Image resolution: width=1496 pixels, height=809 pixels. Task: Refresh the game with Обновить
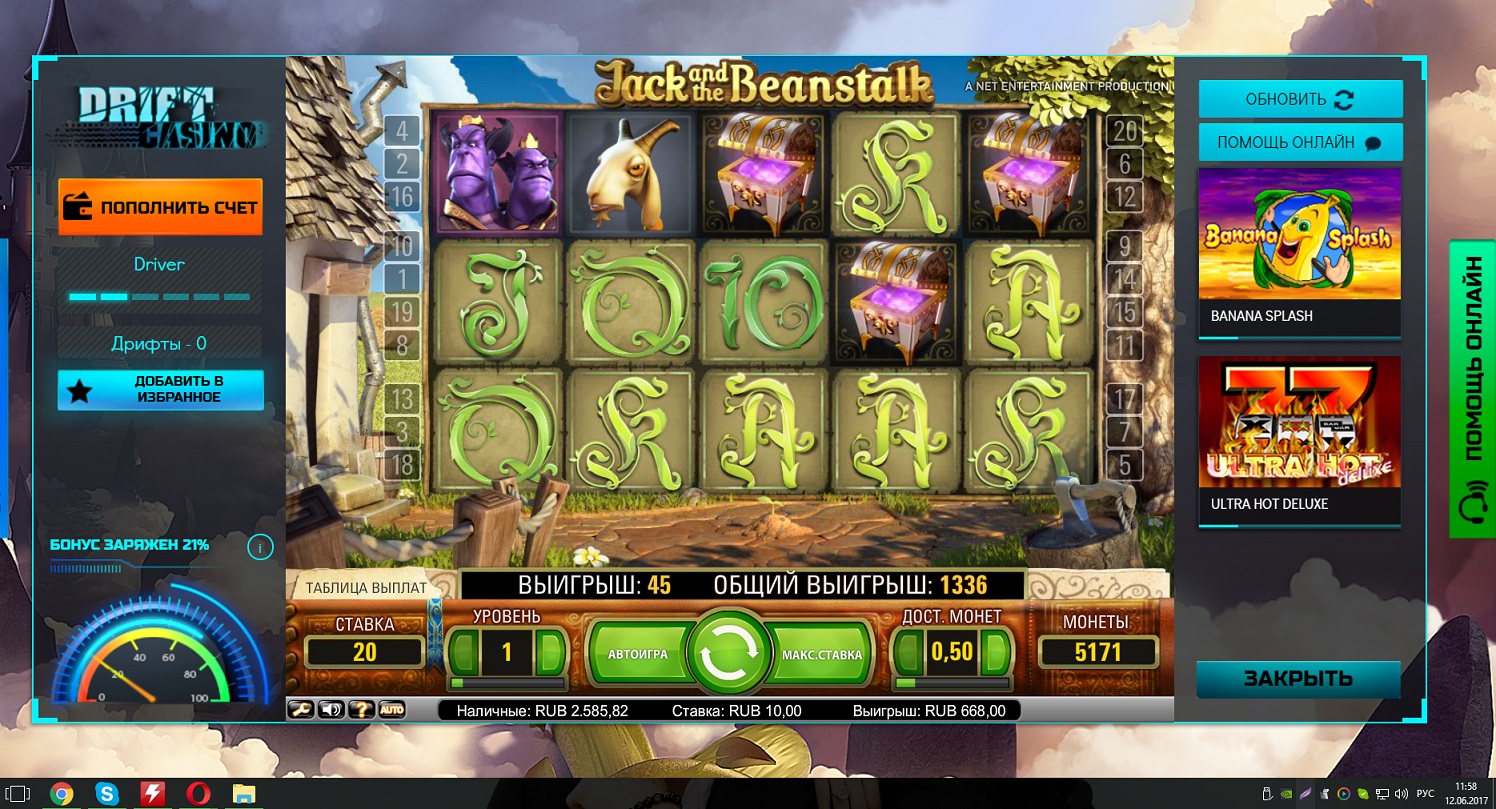point(1300,100)
